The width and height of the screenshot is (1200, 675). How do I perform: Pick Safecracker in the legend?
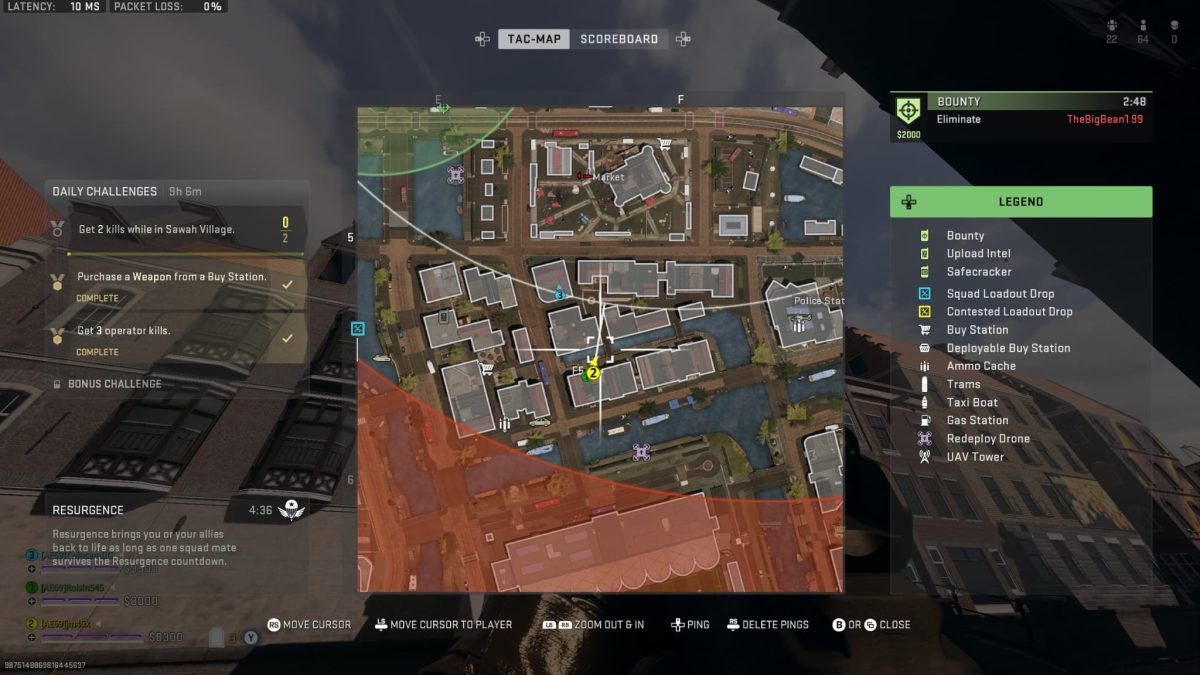pos(978,272)
